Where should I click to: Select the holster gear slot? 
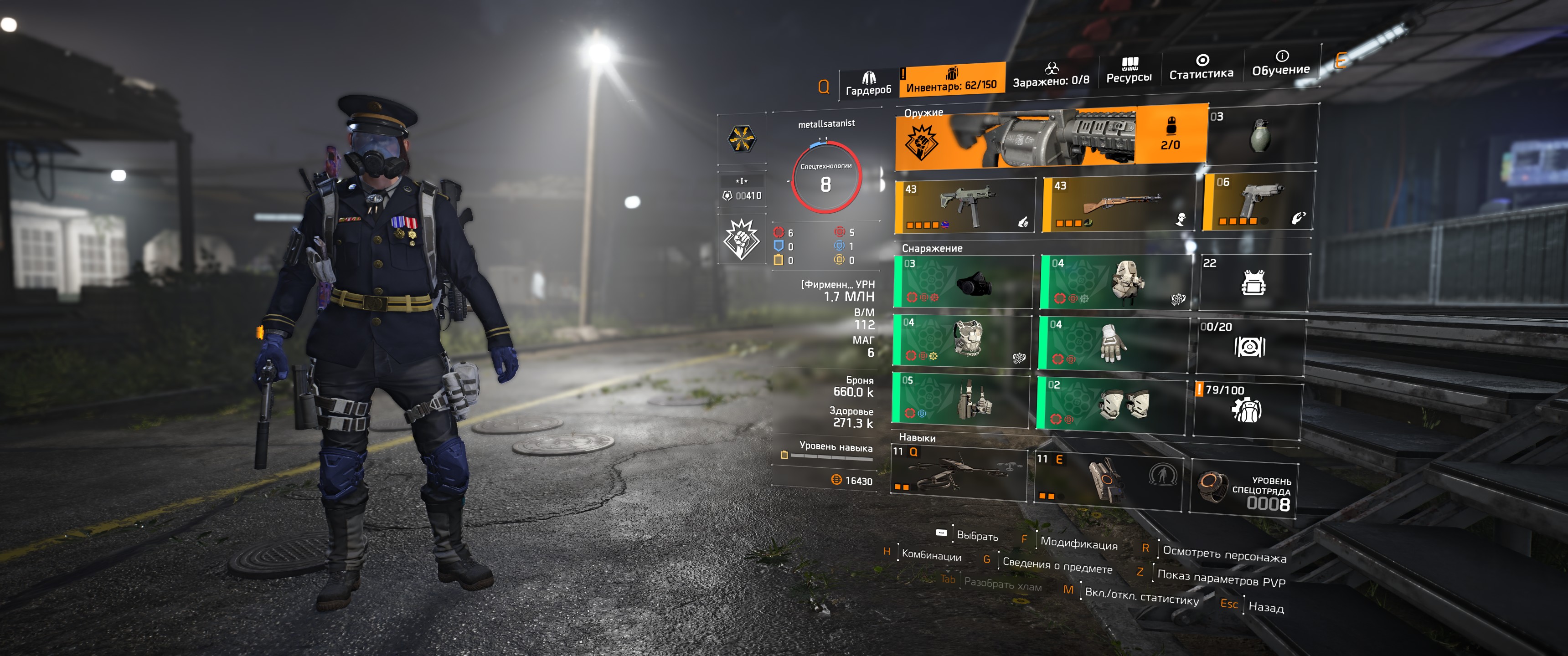click(960, 399)
